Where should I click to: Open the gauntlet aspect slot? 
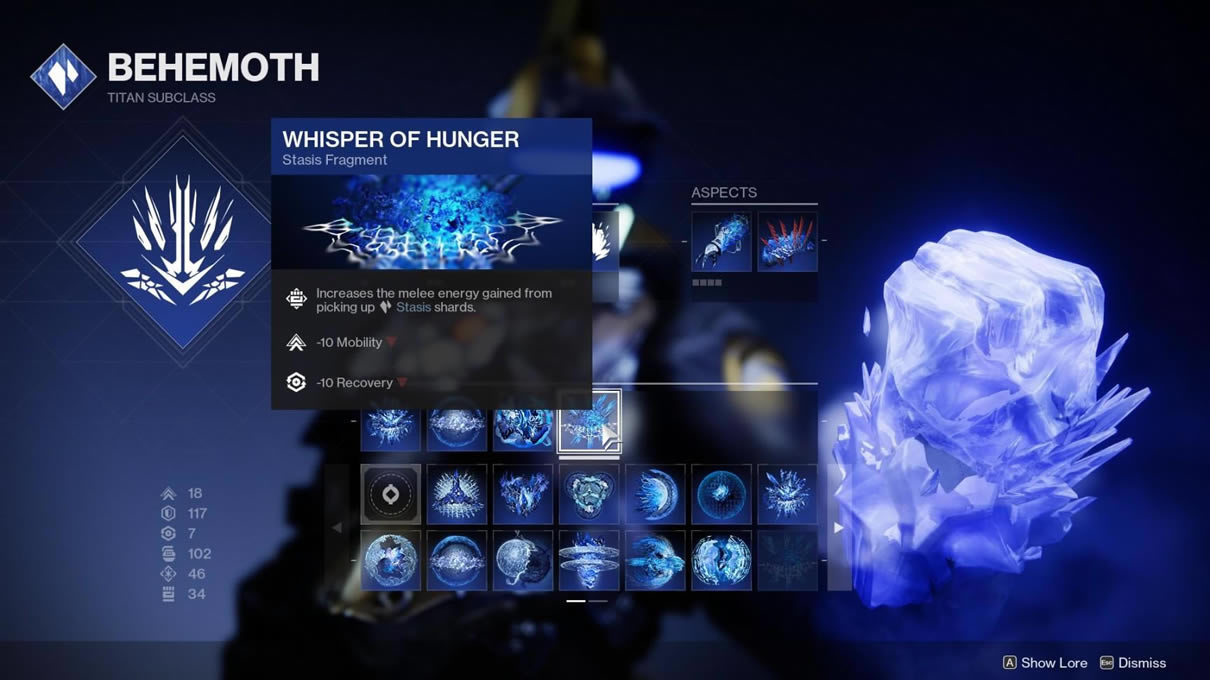point(721,241)
